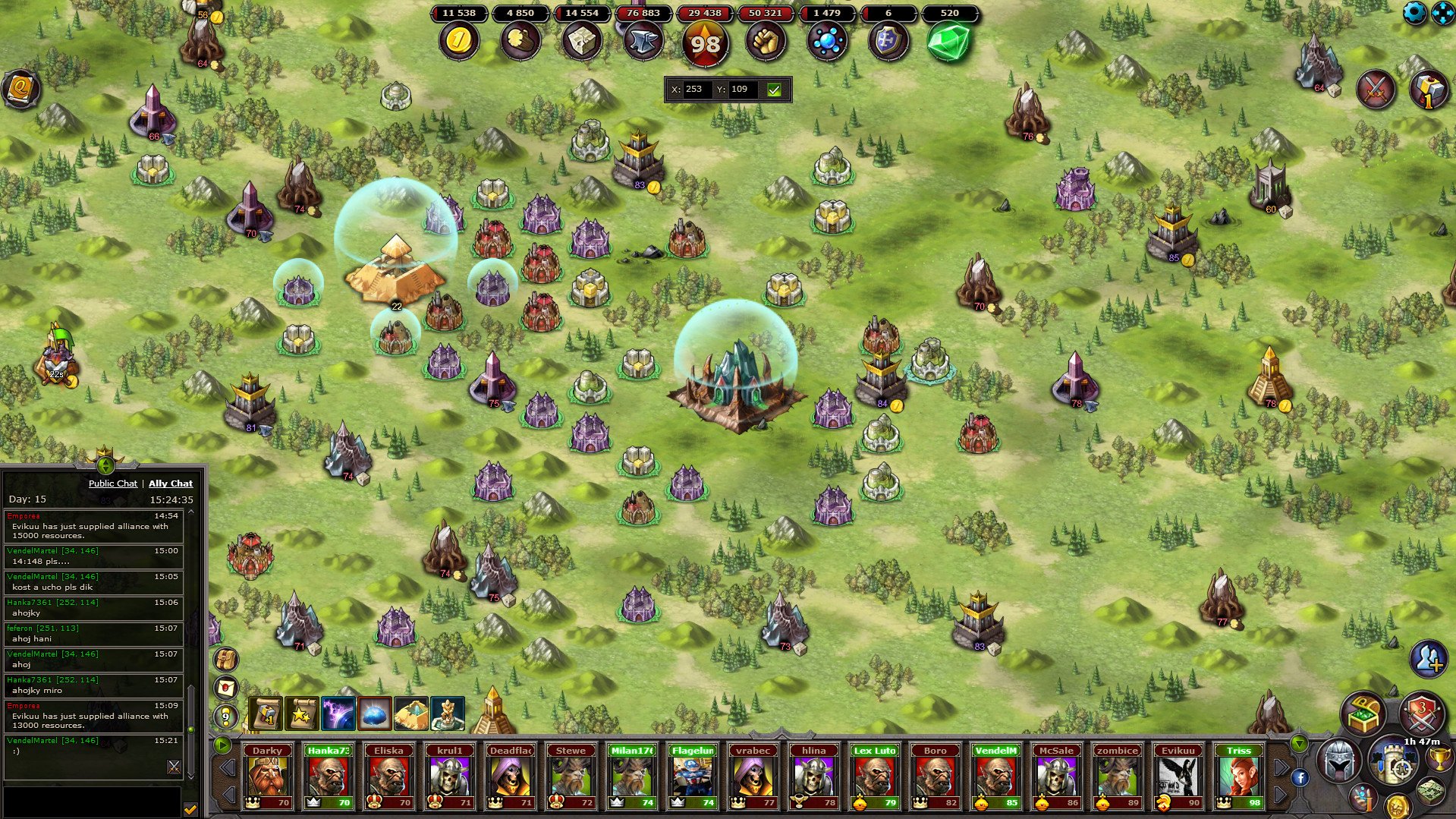The image size is (1456, 819).
Task: Toggle the orange checkbox below the chat panel
Action: pos(190,808)
